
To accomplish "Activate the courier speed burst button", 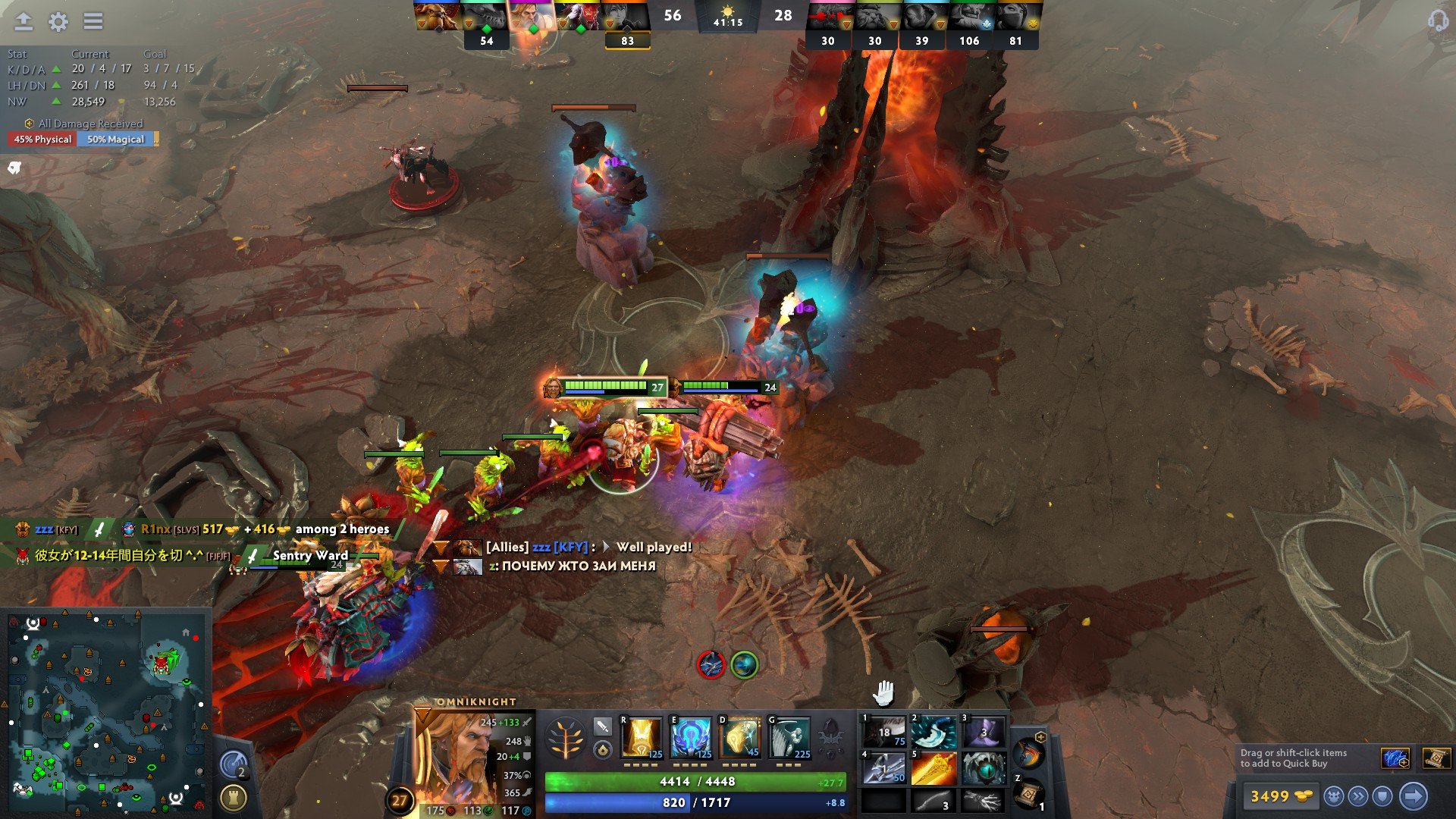I will click(1358, 796).
